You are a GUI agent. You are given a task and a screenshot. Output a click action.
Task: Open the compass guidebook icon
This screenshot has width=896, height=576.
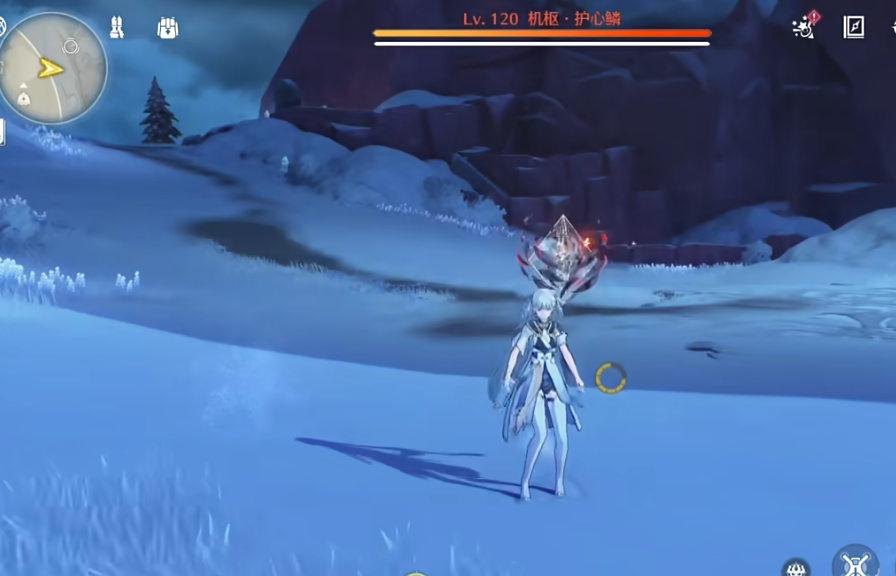(854, 27)
